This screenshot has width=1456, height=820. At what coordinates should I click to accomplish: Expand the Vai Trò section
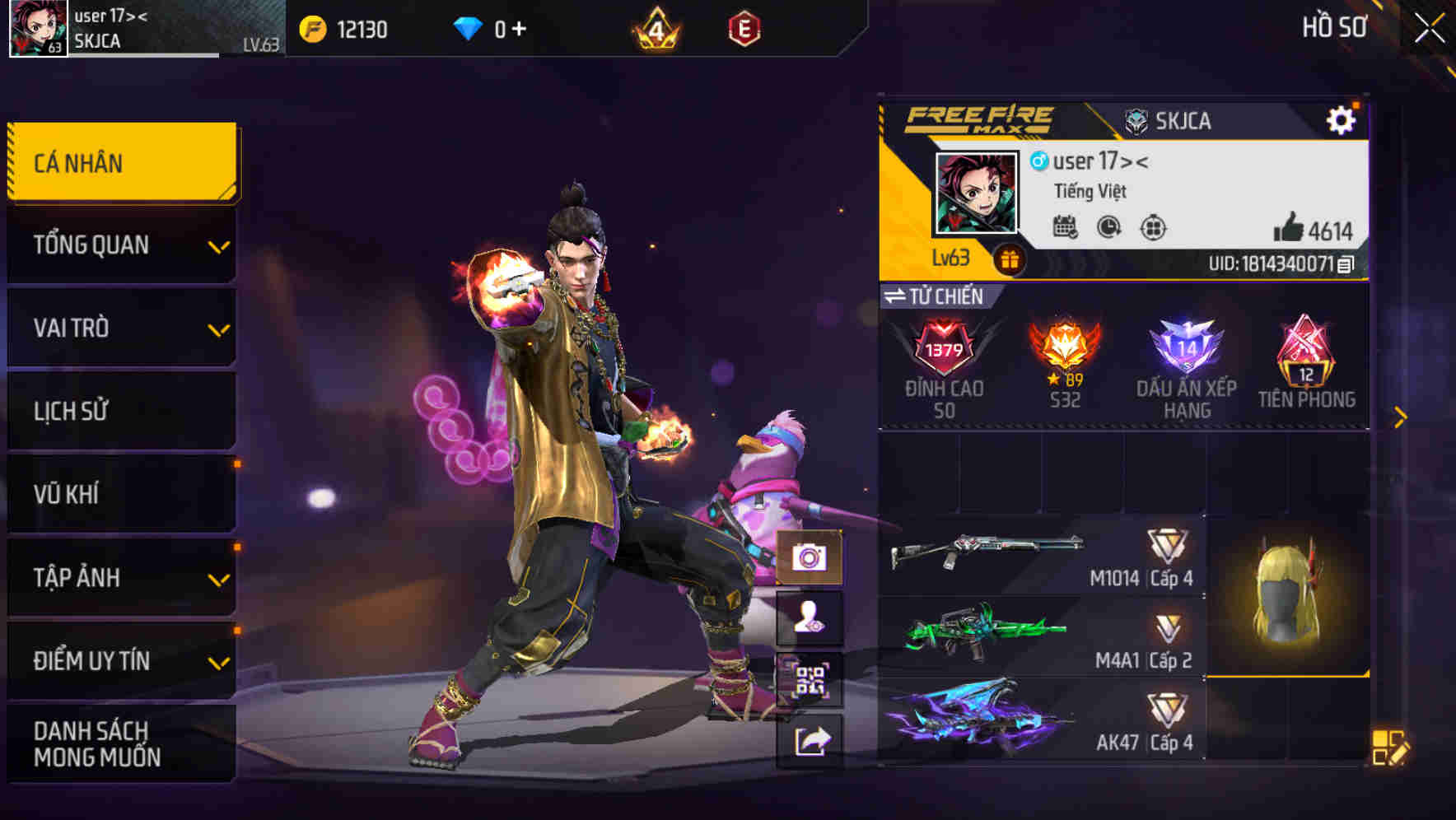[121, 328]
